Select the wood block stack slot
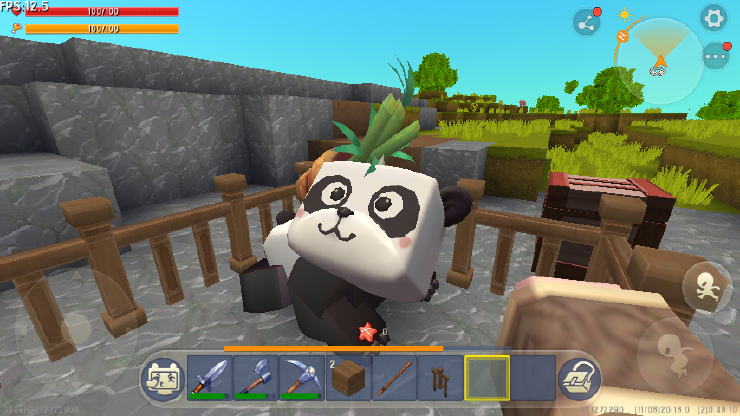The image size is (740, 416). (x=348, y=378)
